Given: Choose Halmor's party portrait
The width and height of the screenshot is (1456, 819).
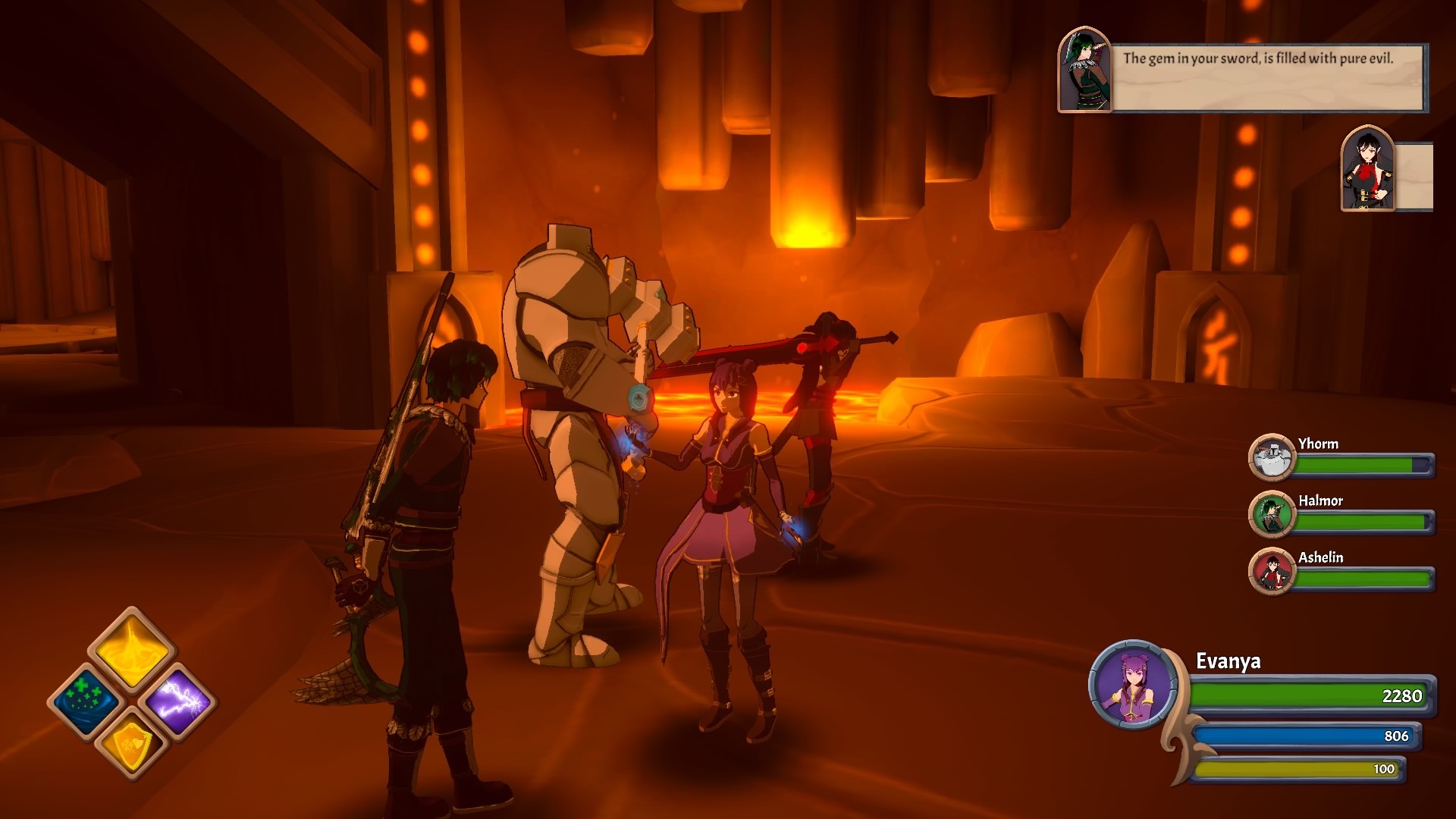Looking at the screenshot, I should tap(1271, 514).
